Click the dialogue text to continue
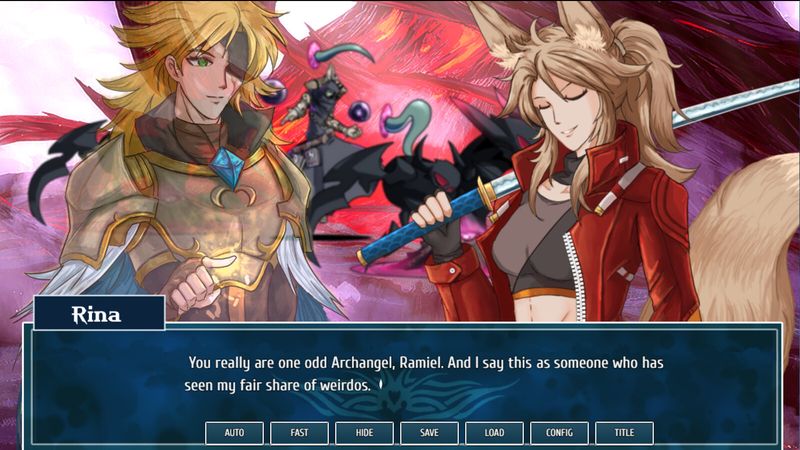This screenshot has width=800, height=450. pos(425,373)
